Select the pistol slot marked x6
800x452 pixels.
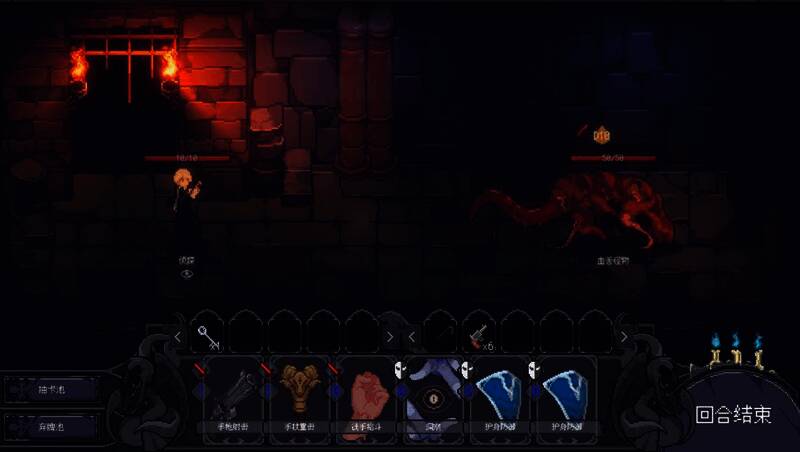click(x=479, y=335)
